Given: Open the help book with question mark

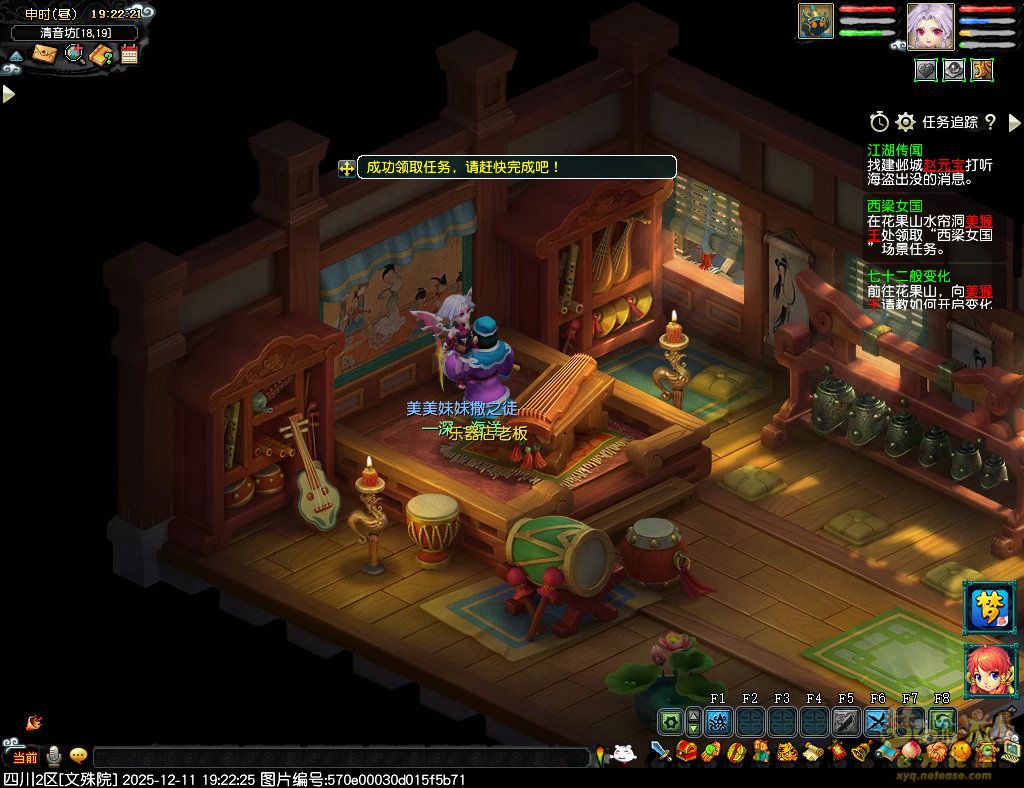Looking at the screenshot, I should click(102, 55).
